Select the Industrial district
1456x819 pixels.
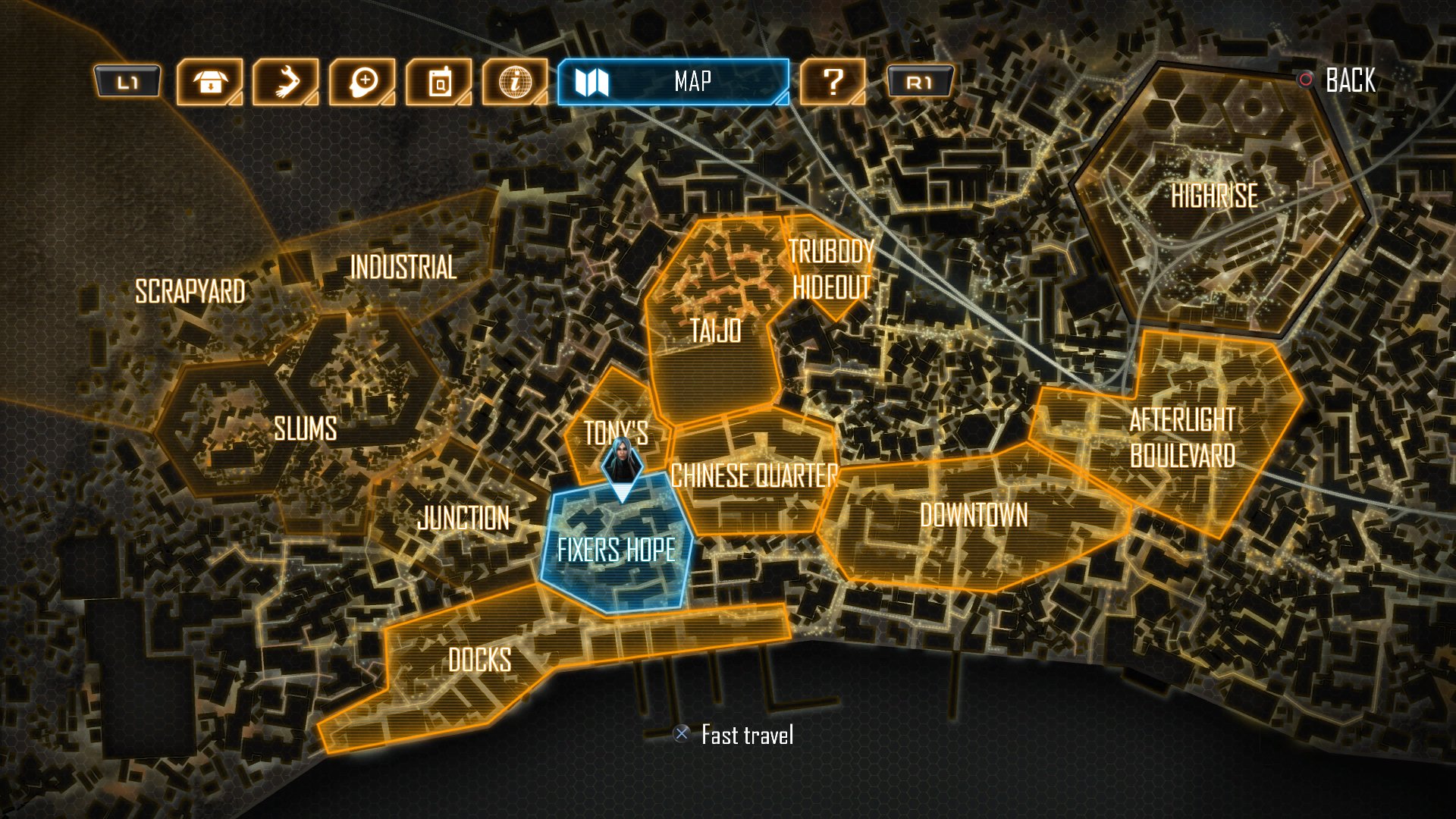coord(403,267)
